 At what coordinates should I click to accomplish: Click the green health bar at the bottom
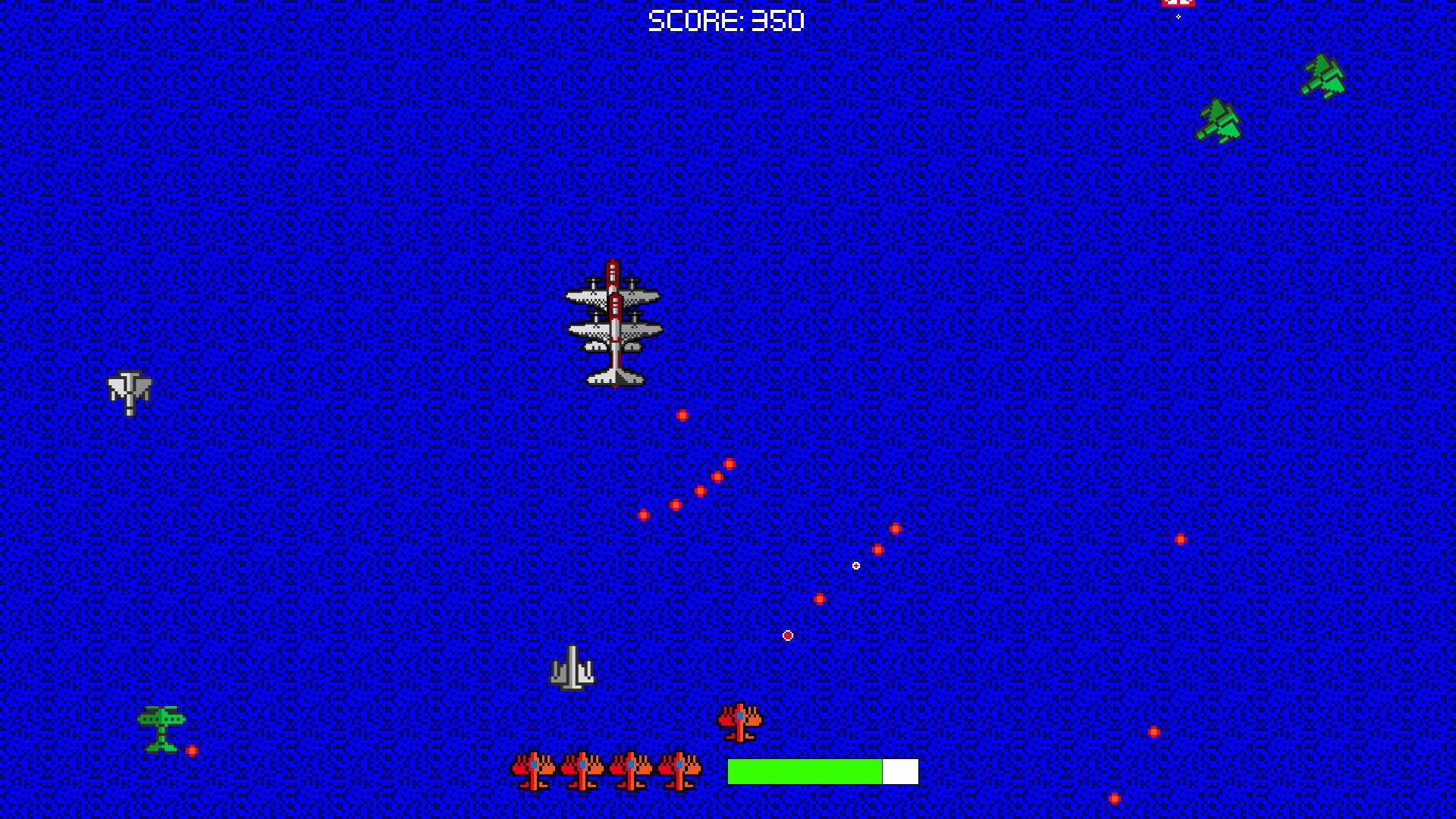[x=804, y=771]
